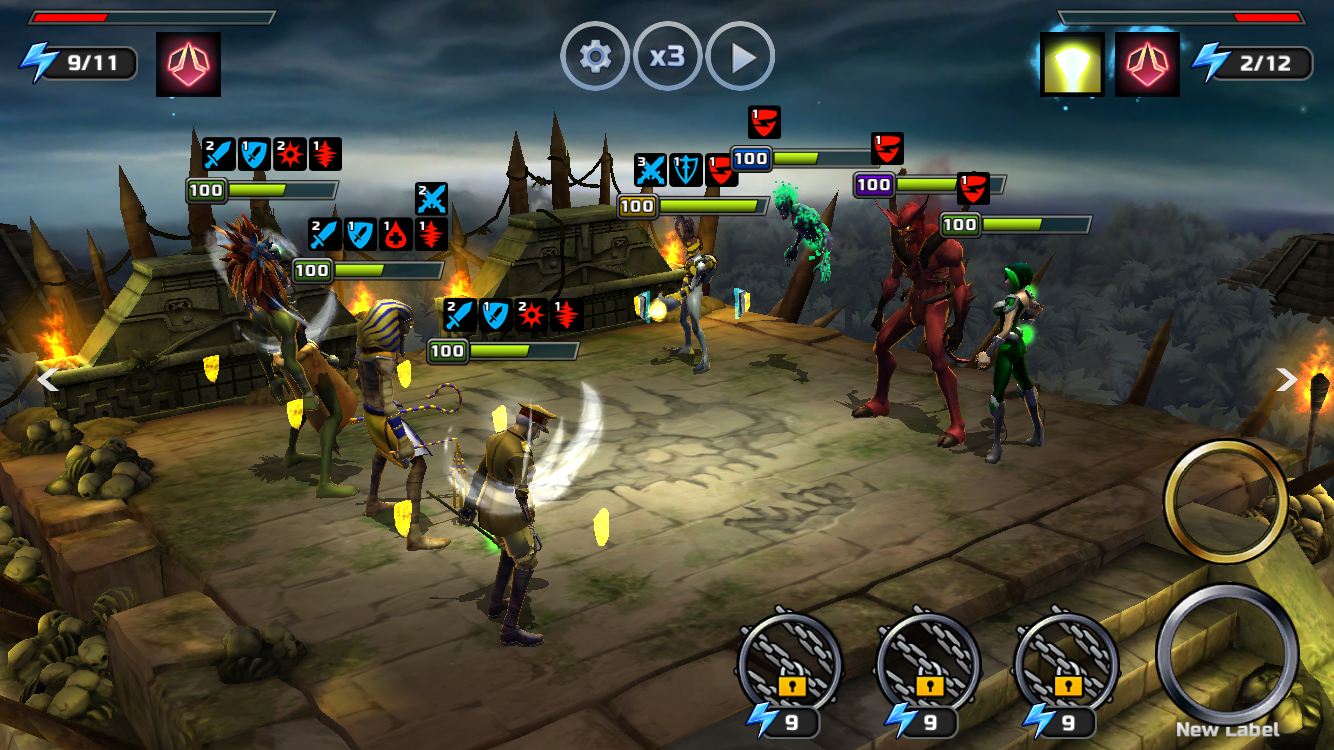The width and height of the screenshot is (1334, 750).
Task: Activate the New Label silver ring button
Action: [x=1227, y=655]
